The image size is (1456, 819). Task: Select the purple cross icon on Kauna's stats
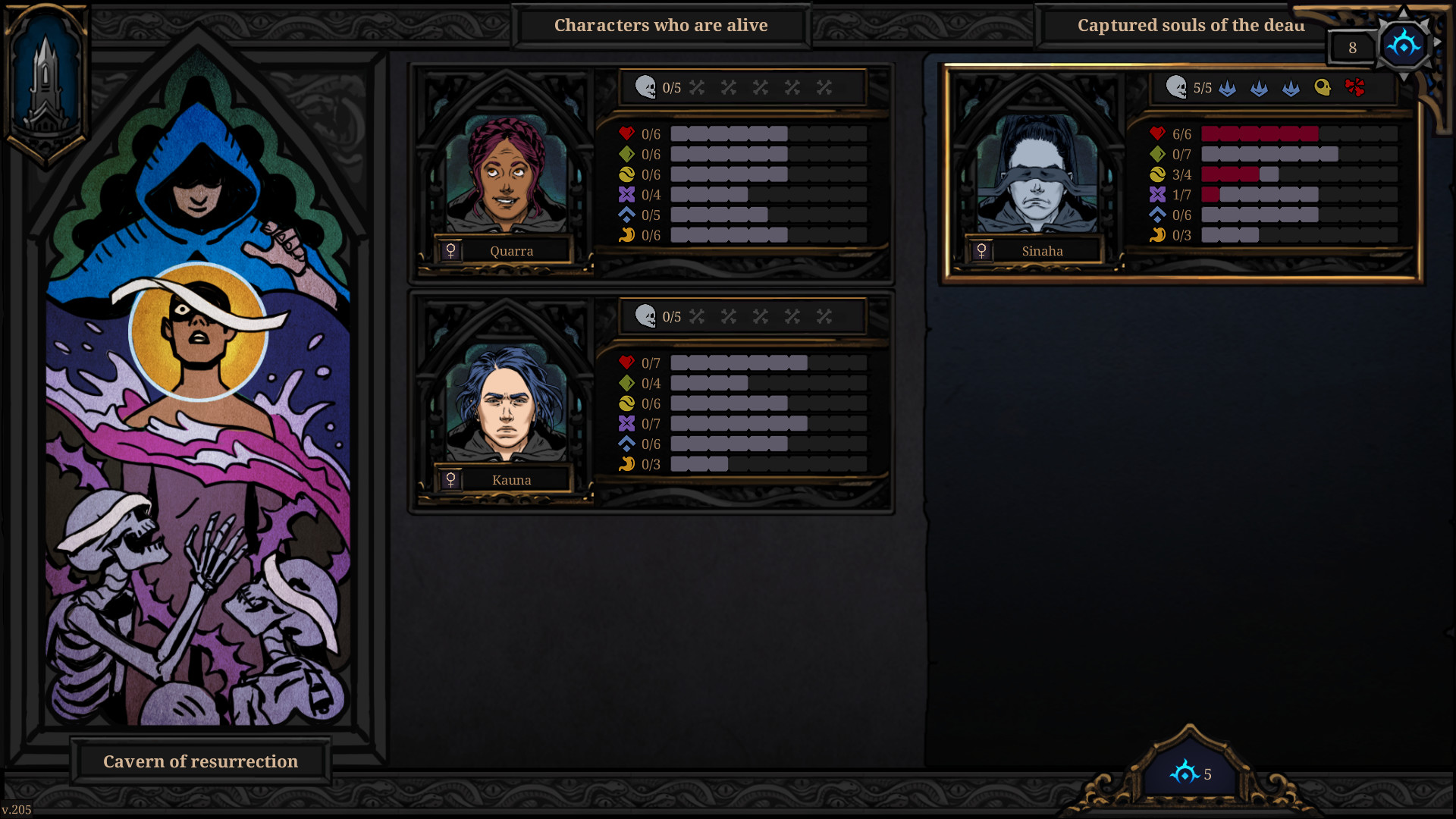(626, 424)
